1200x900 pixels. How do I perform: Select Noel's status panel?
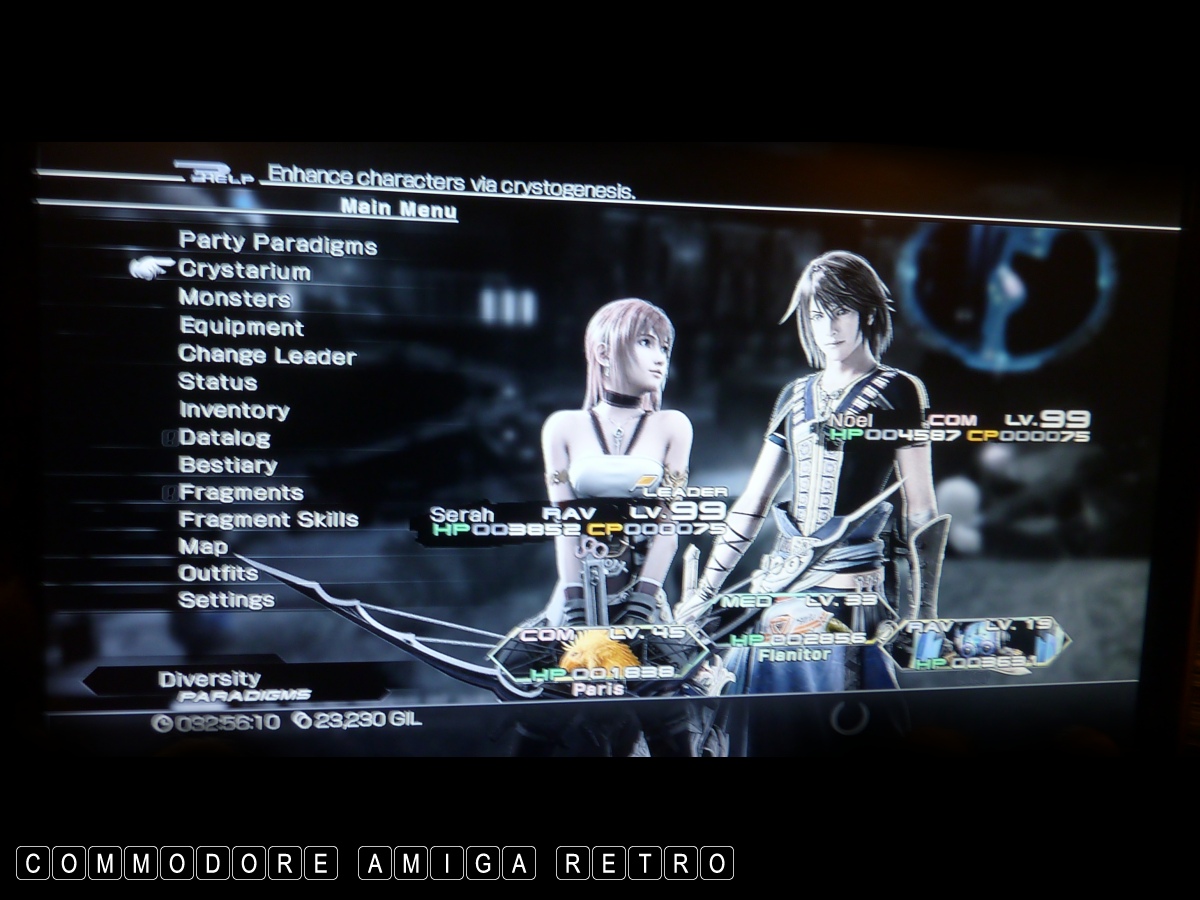(x=957, y=427)
